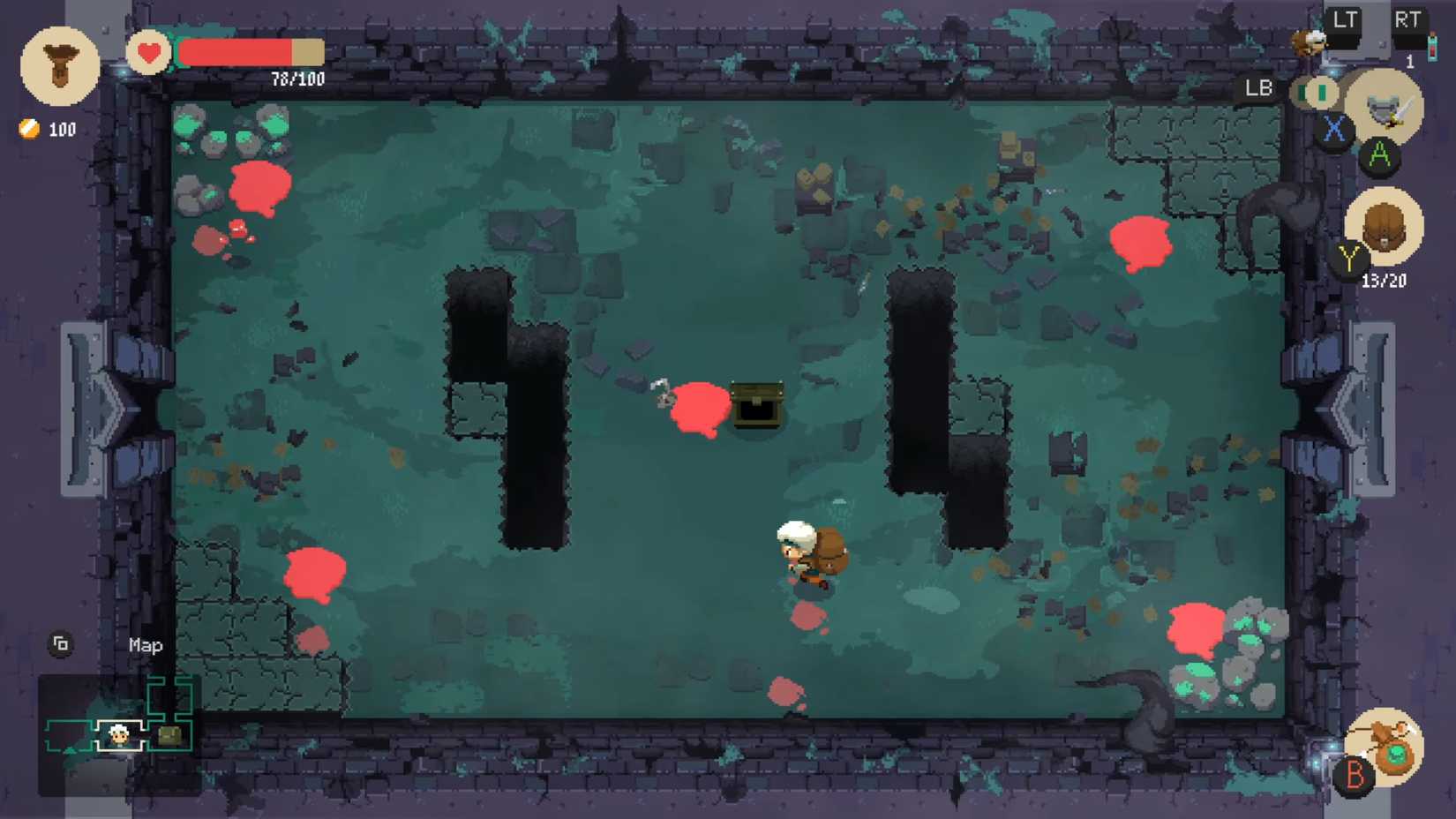Click the merchant bag icon near the B button
Image resolution: width=1456 pixels, height=819 pixels.
tap(1385, 746)
